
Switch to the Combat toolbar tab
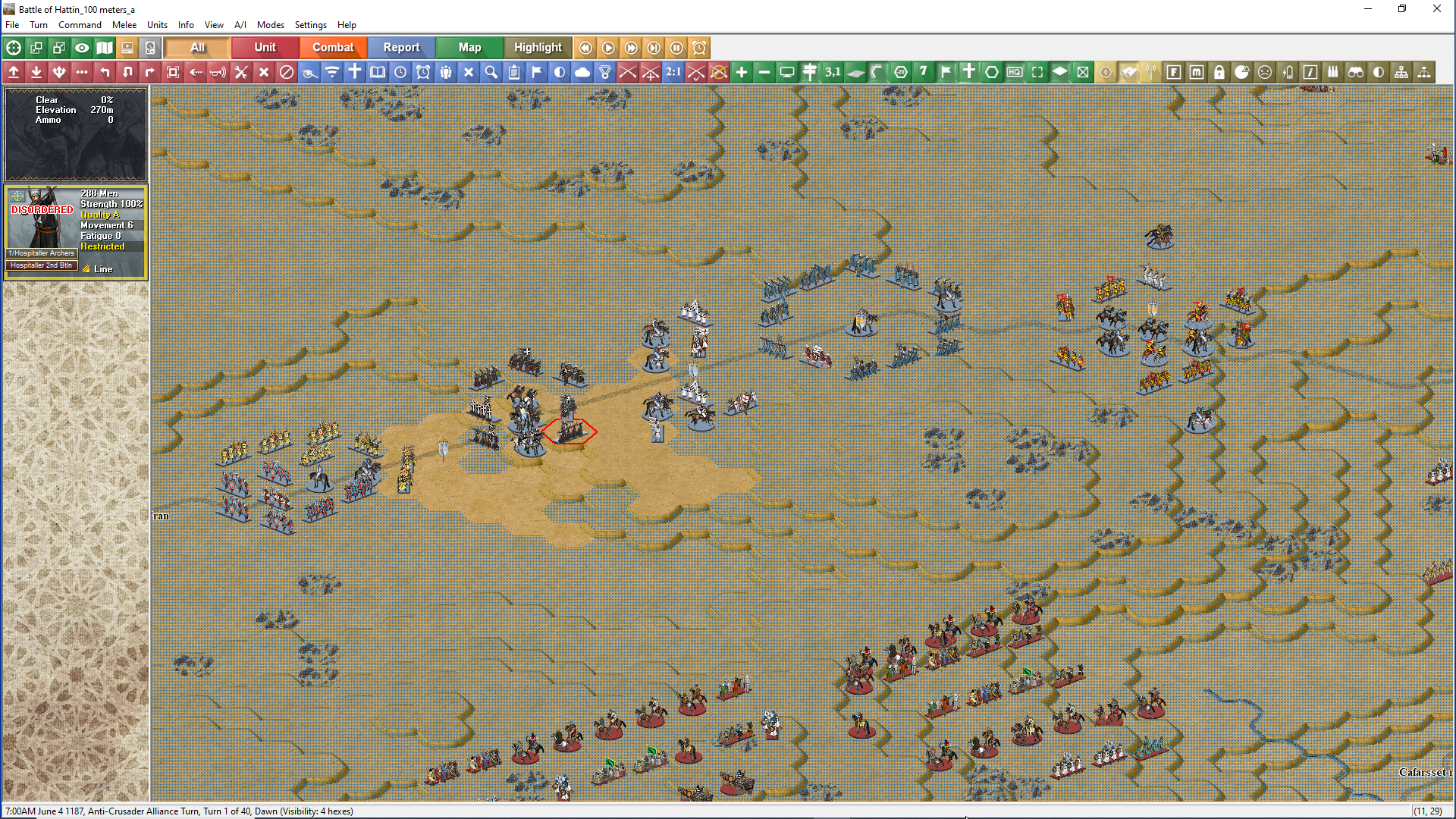pyautogui.click(x=333, y=48)
